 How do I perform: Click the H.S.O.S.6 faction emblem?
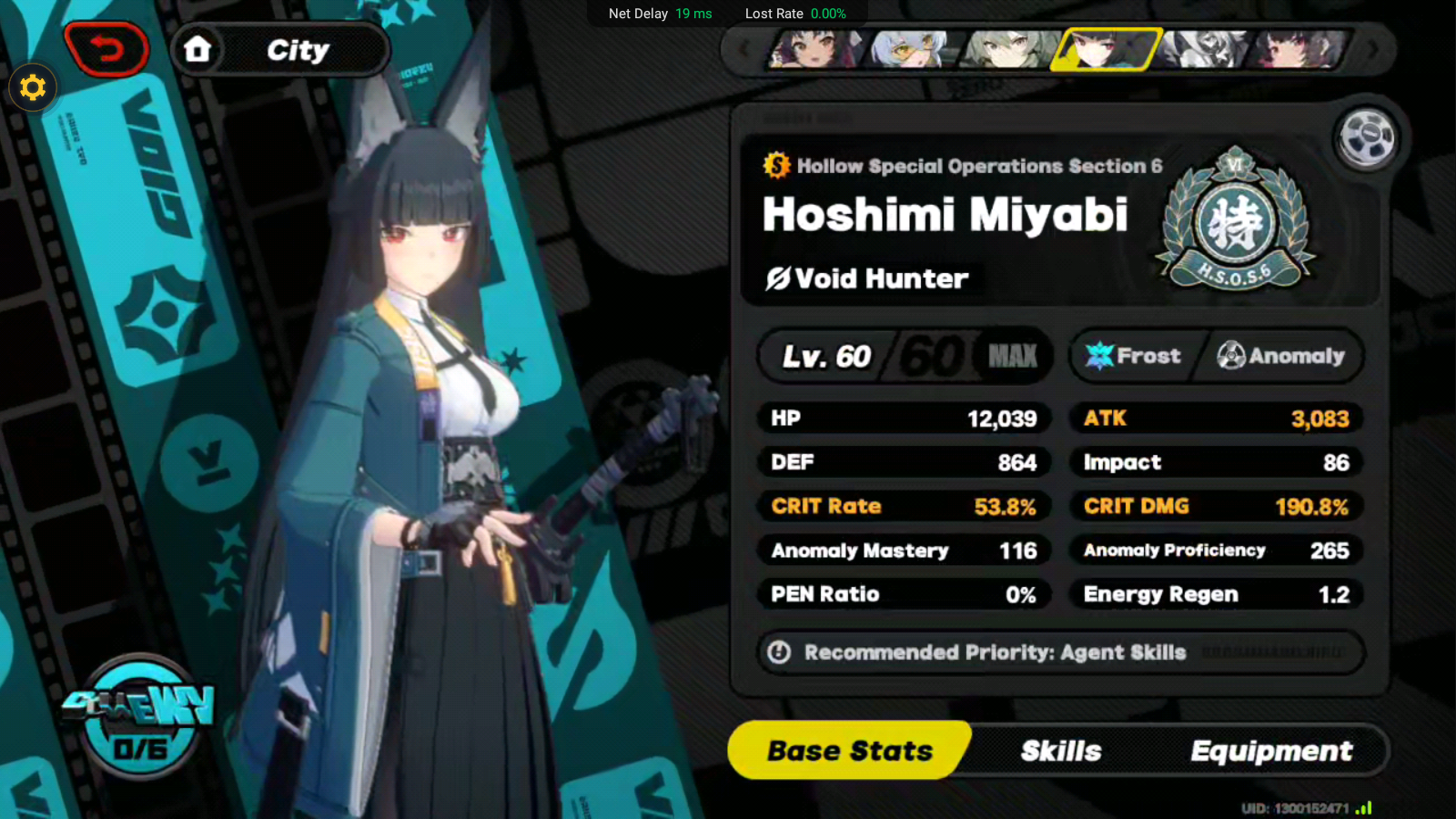pos(1238,220)
